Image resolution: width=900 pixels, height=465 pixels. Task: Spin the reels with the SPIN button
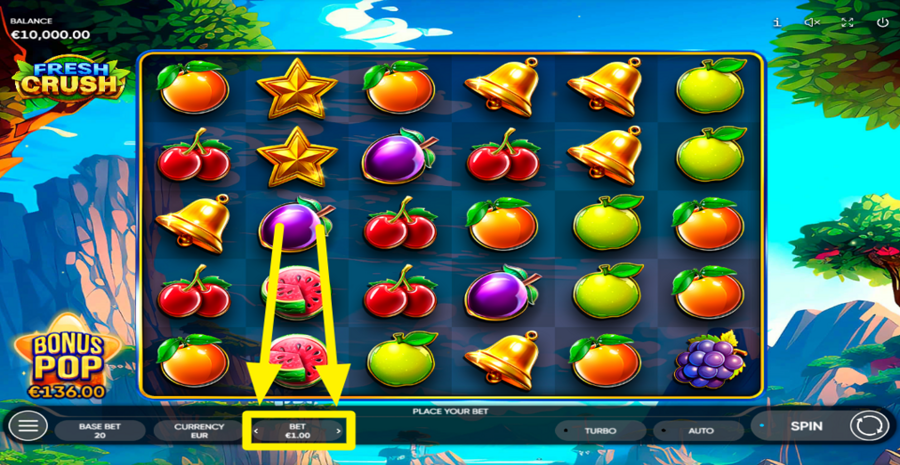[x=805, y=426]
